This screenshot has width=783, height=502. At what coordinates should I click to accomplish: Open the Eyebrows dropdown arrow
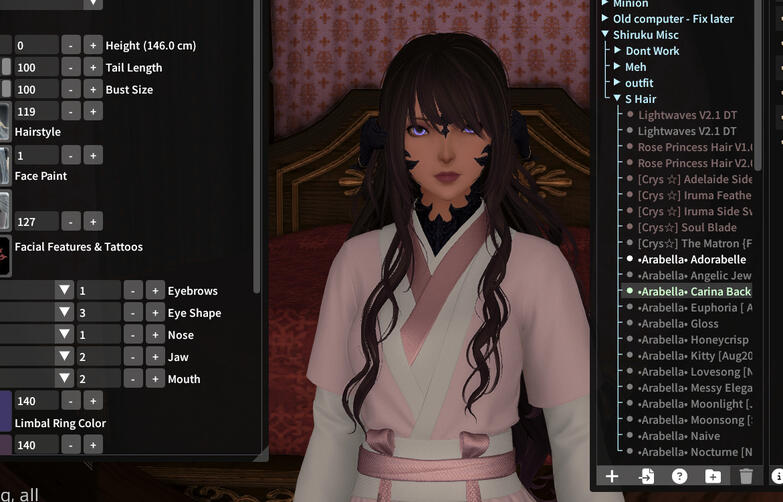click(65, 291)
